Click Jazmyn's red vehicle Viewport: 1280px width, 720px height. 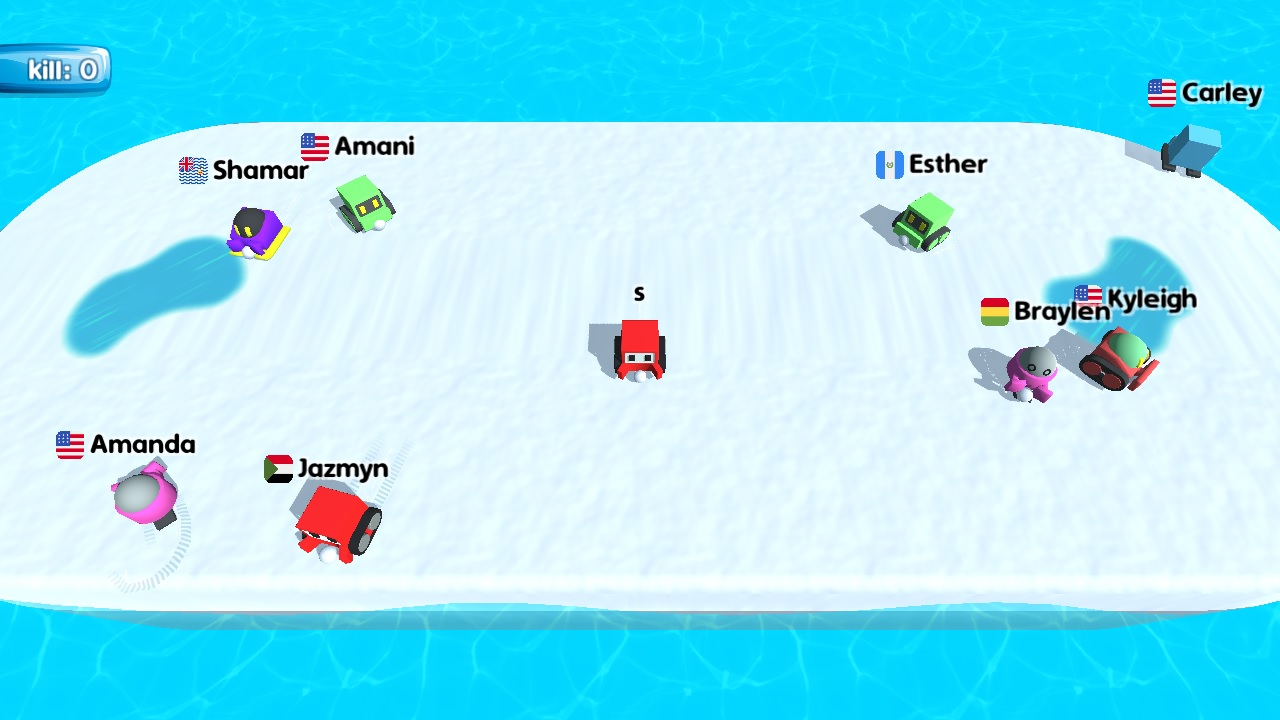pos(333,520)
